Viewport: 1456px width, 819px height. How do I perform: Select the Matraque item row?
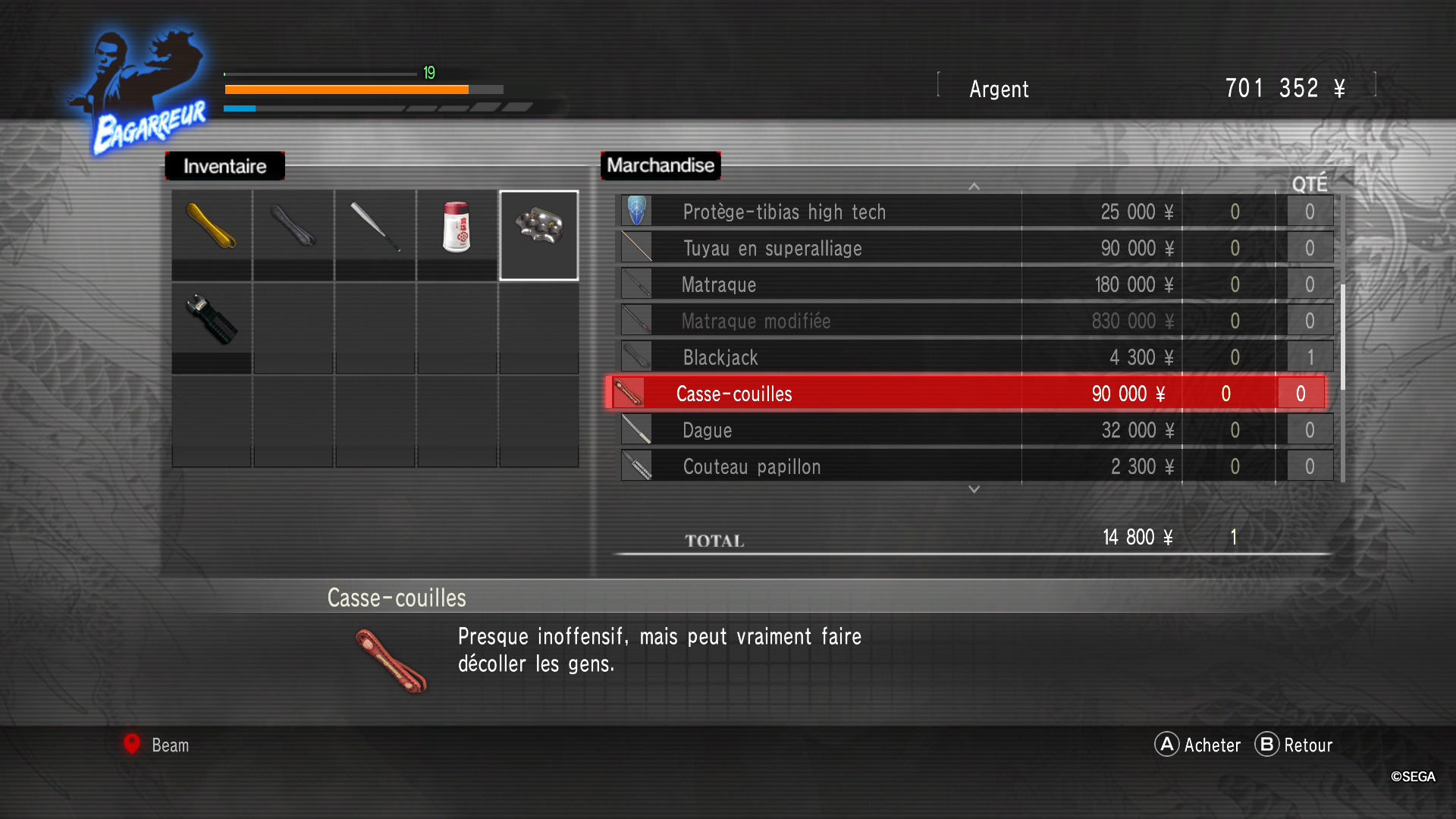(719, 285)
